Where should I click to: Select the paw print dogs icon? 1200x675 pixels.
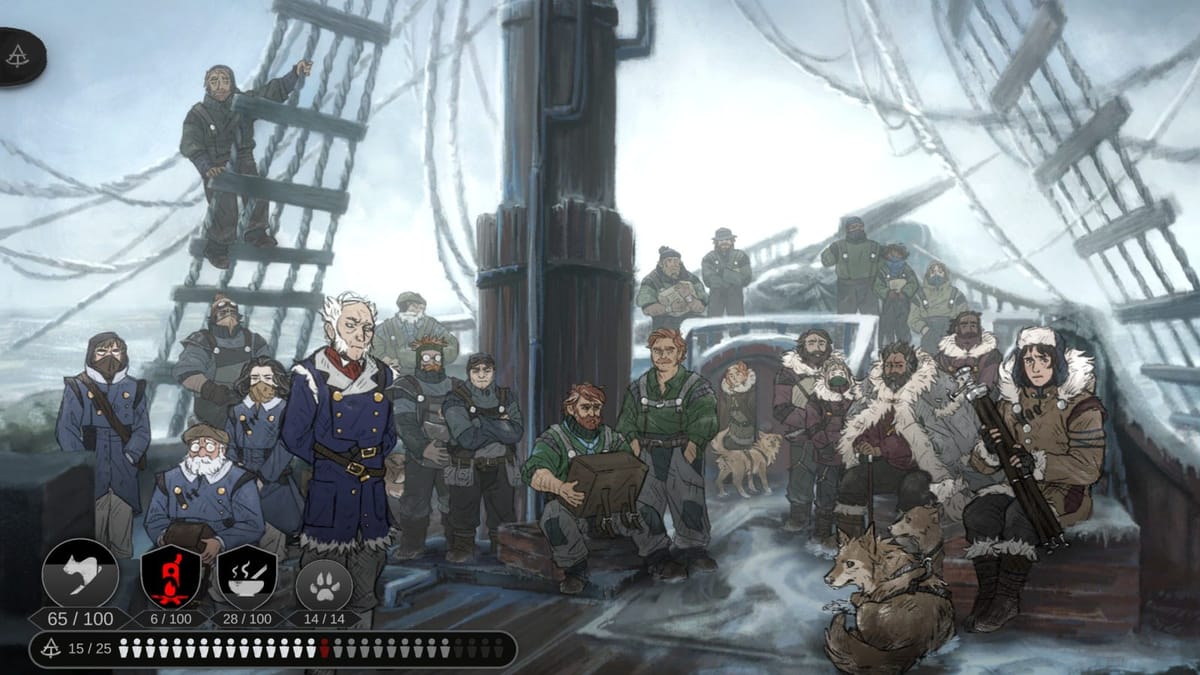click(324, 582)
